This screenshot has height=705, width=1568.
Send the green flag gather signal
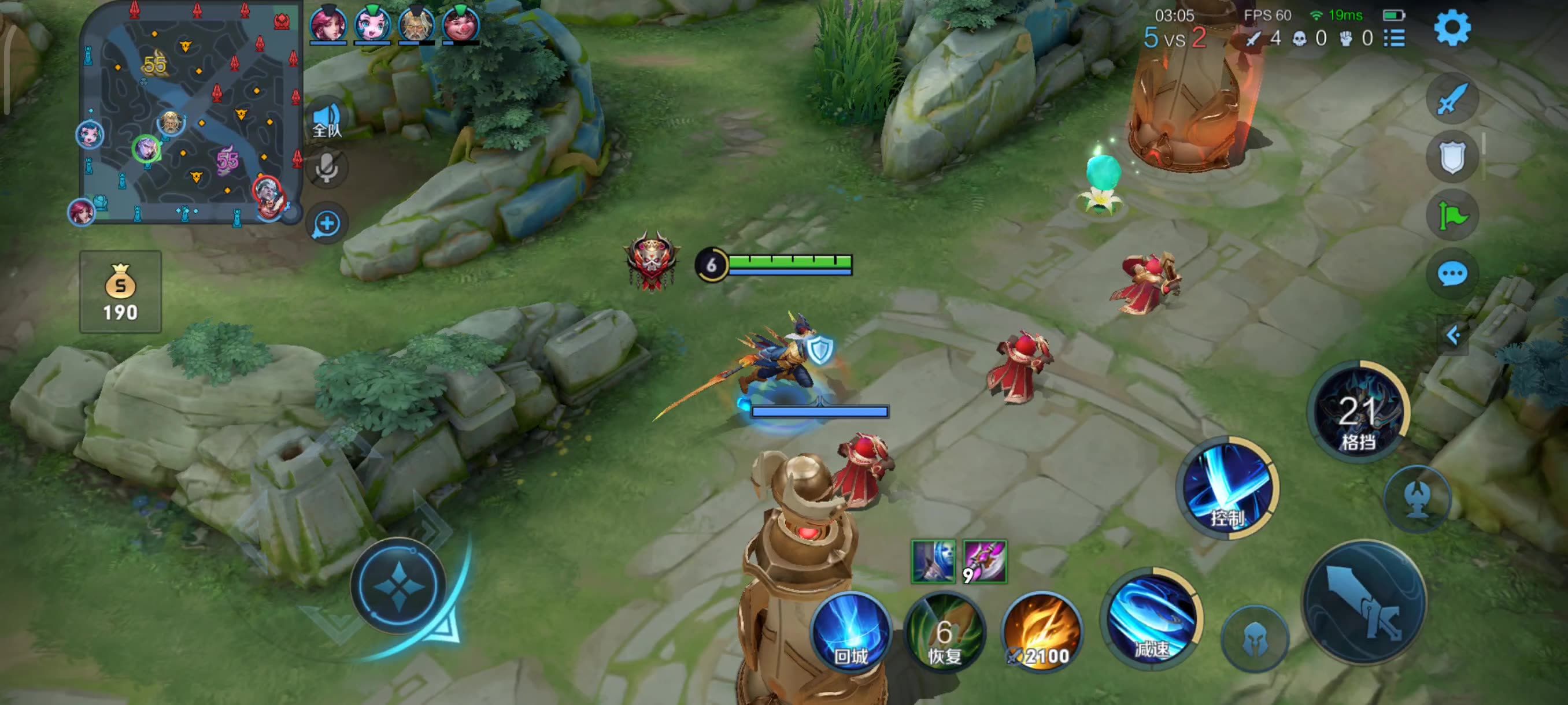pos(1452,216)
